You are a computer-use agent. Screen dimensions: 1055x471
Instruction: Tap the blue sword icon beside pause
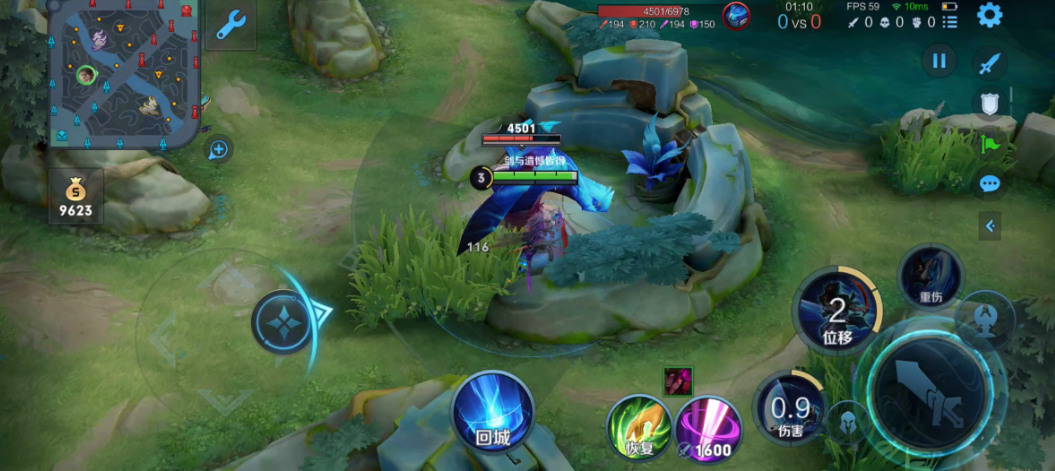click(989, 63)
